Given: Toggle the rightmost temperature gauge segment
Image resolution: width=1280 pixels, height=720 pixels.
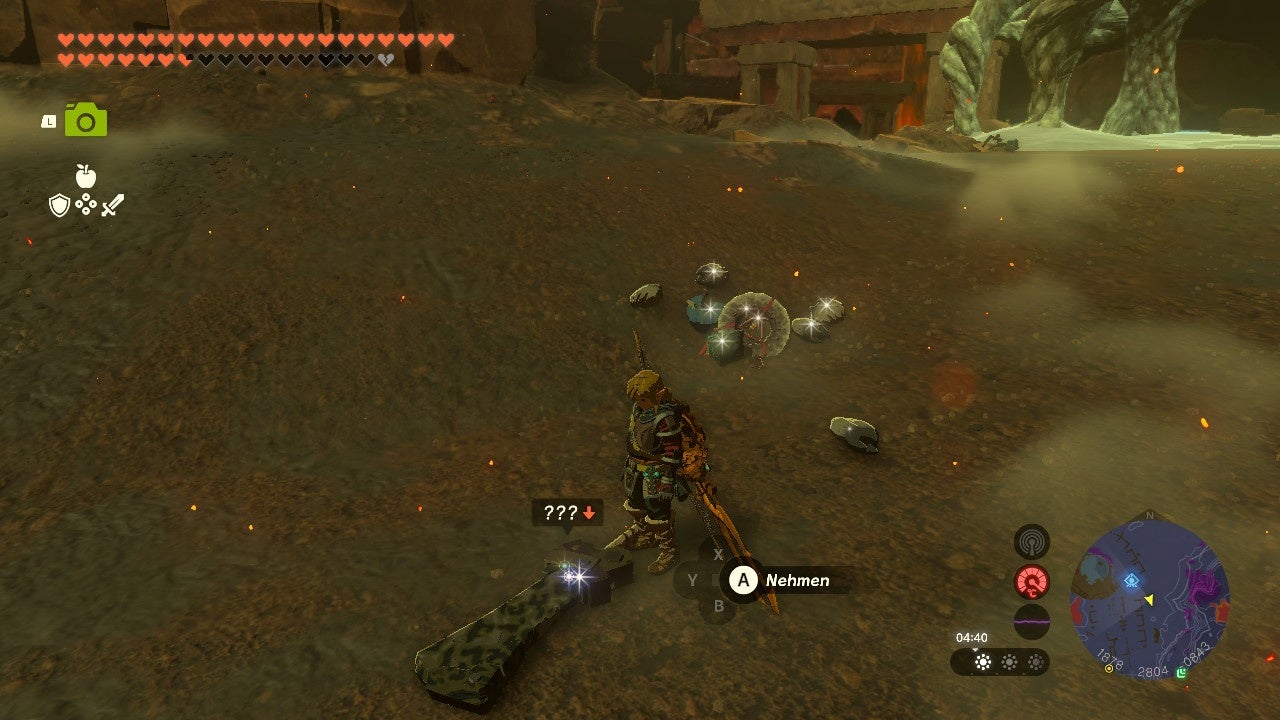Looking at the screenshot, I should 1035,663.
